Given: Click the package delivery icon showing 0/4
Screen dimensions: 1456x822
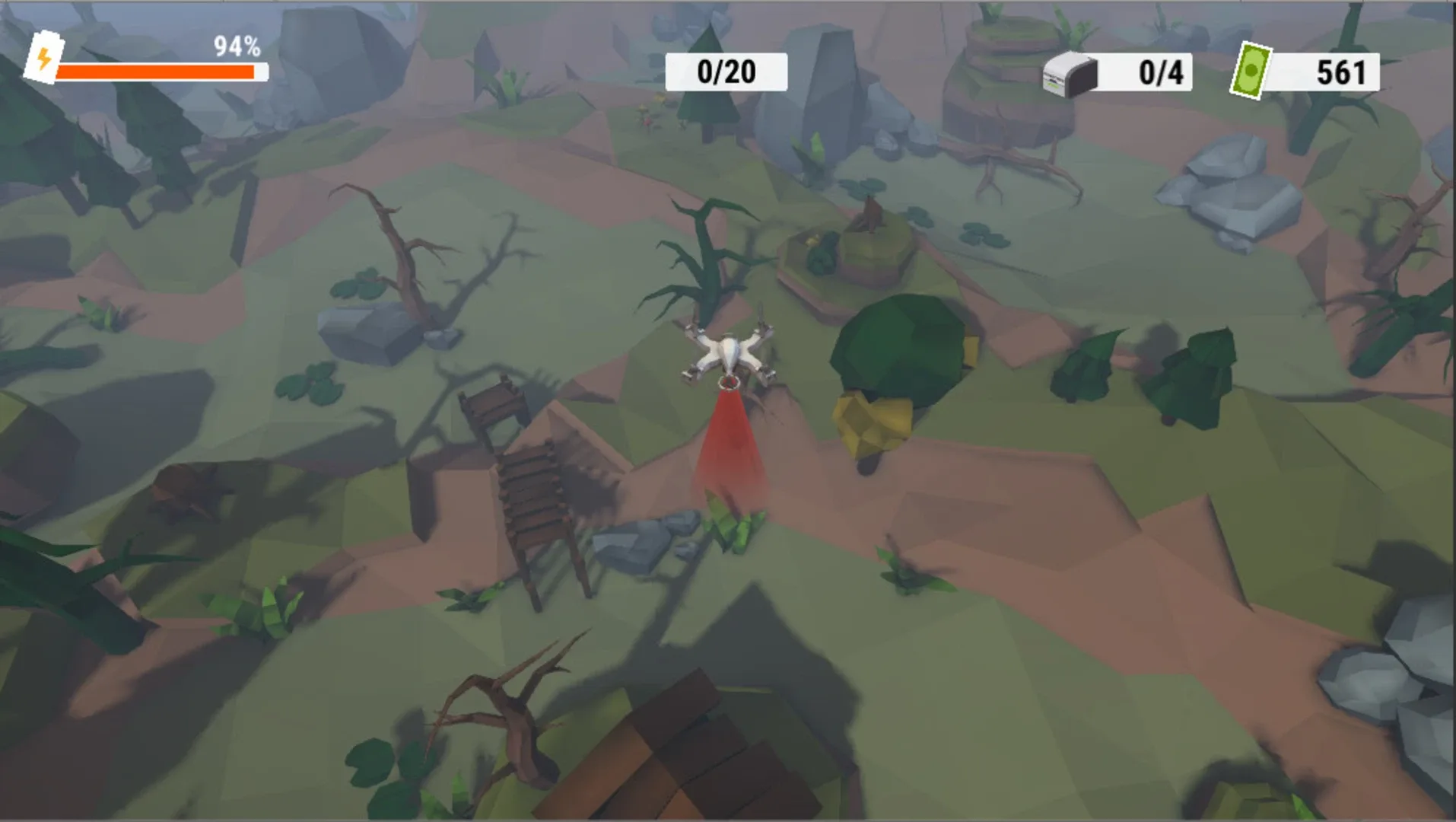Looking at the screenshot, I should (1071, 72).
